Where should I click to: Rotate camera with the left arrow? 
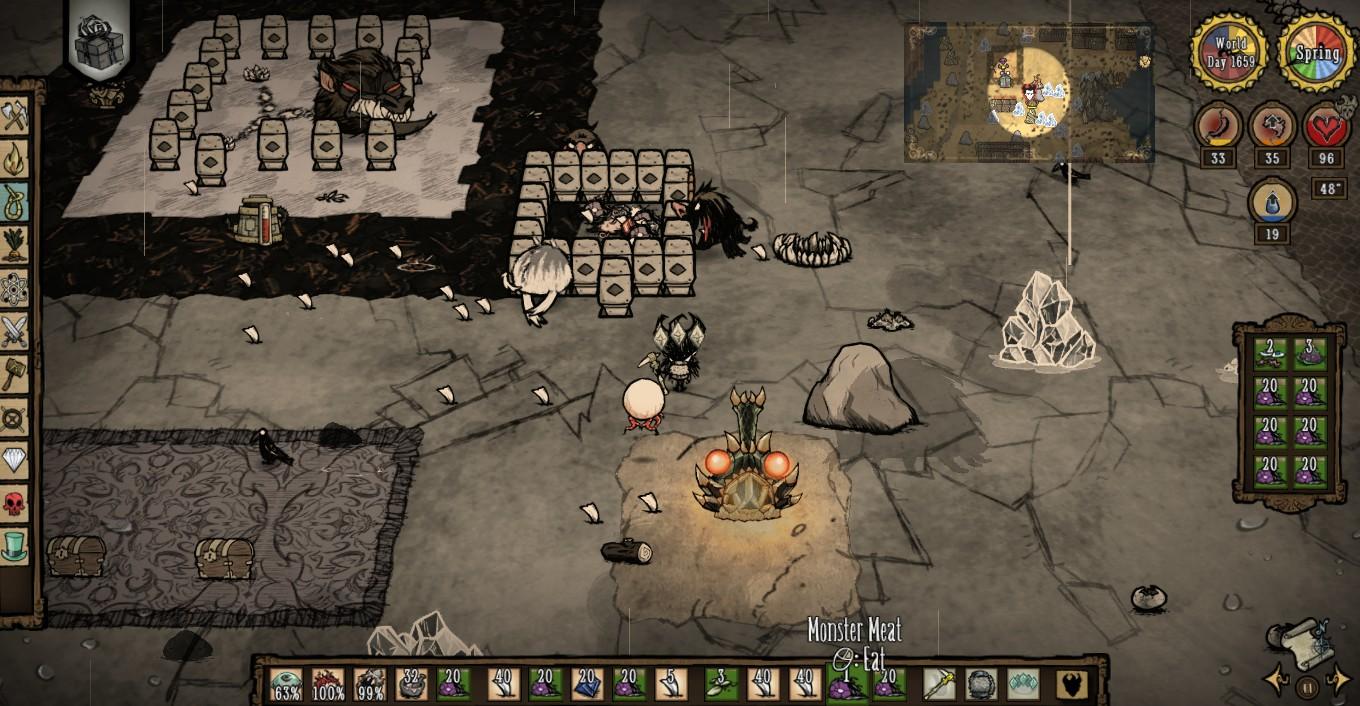pyautogui.click(x=1276, y=682)
